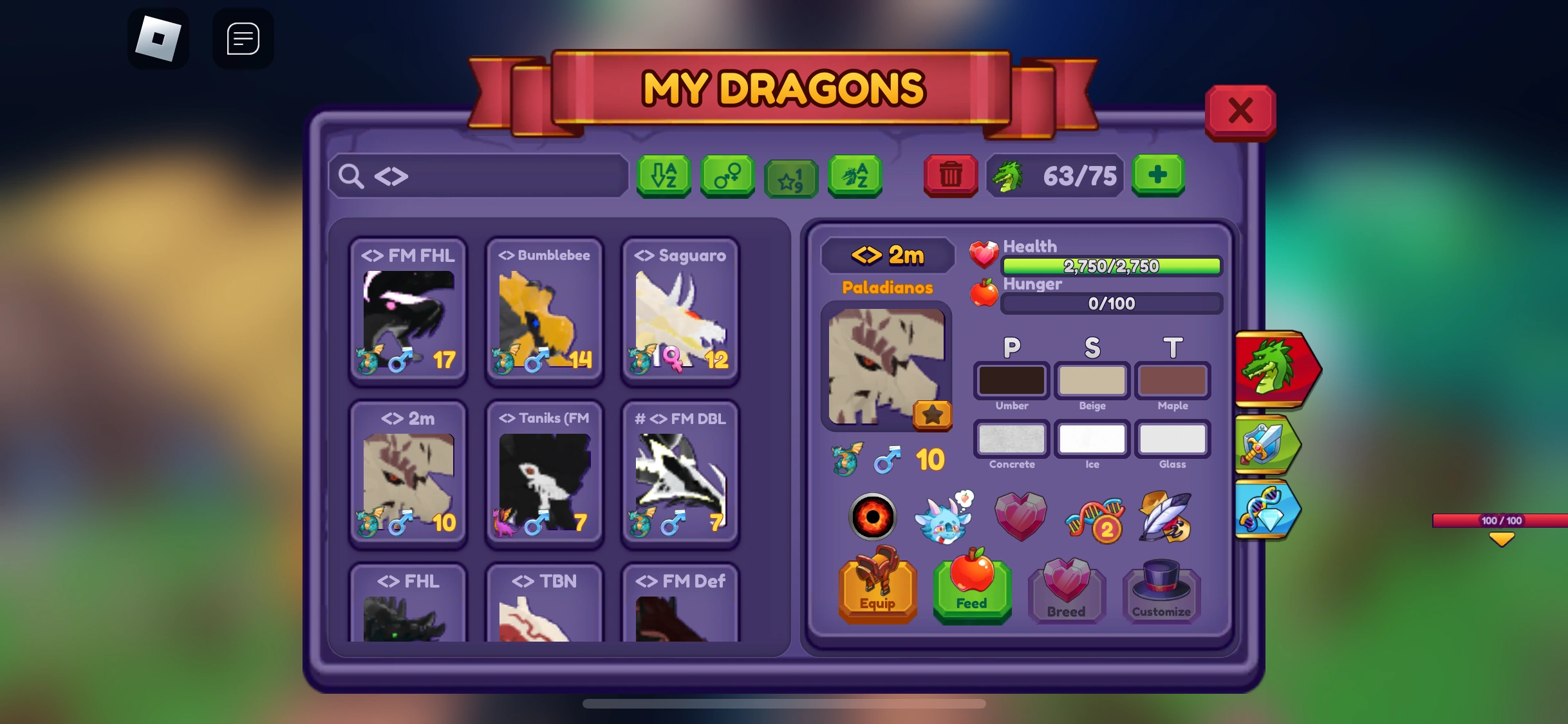Toggle the favorite star on Paladianos portrait
This screenshot has height=724, width=1568.
click(931, 415)
